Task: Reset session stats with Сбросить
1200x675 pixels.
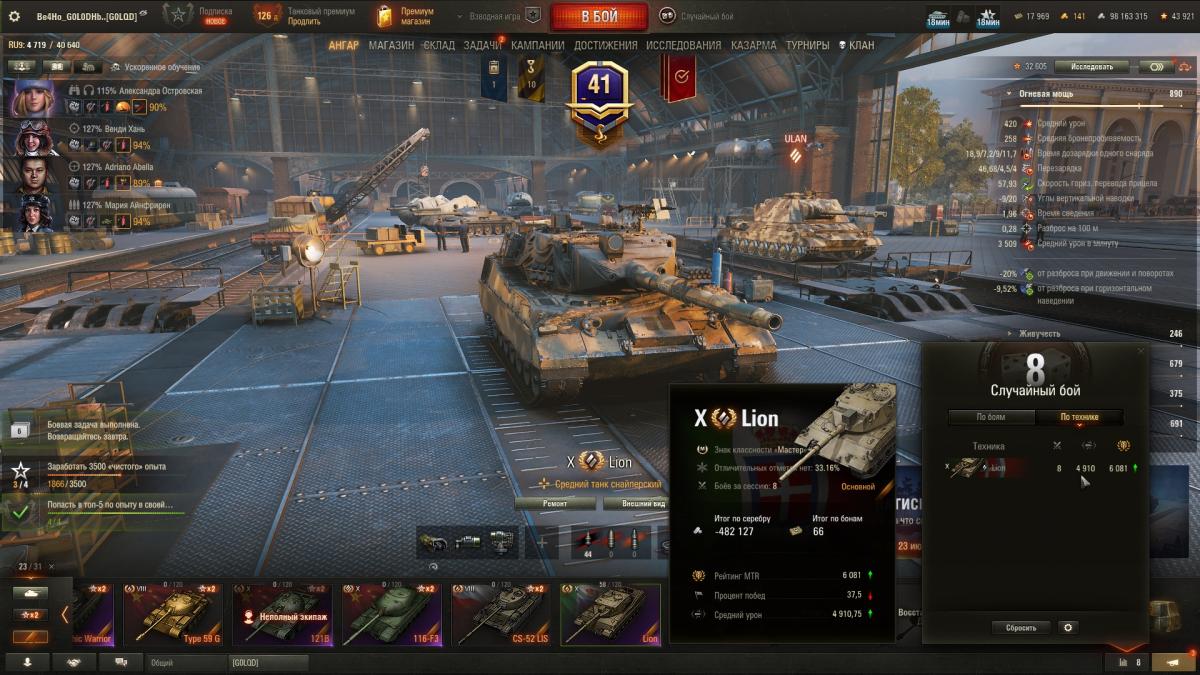Action: pos(1021,628)
